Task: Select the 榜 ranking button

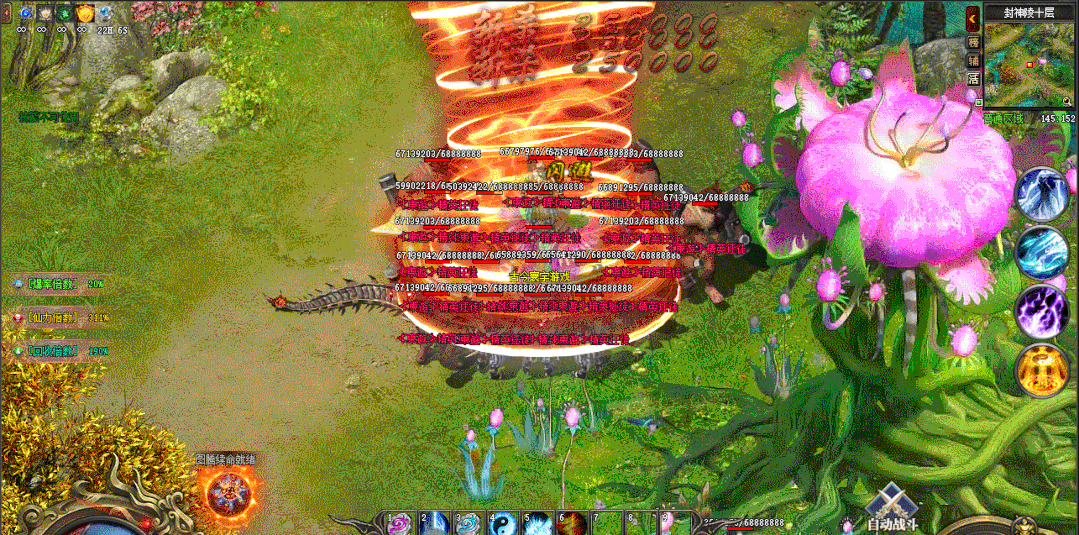Action: (972, 42)
